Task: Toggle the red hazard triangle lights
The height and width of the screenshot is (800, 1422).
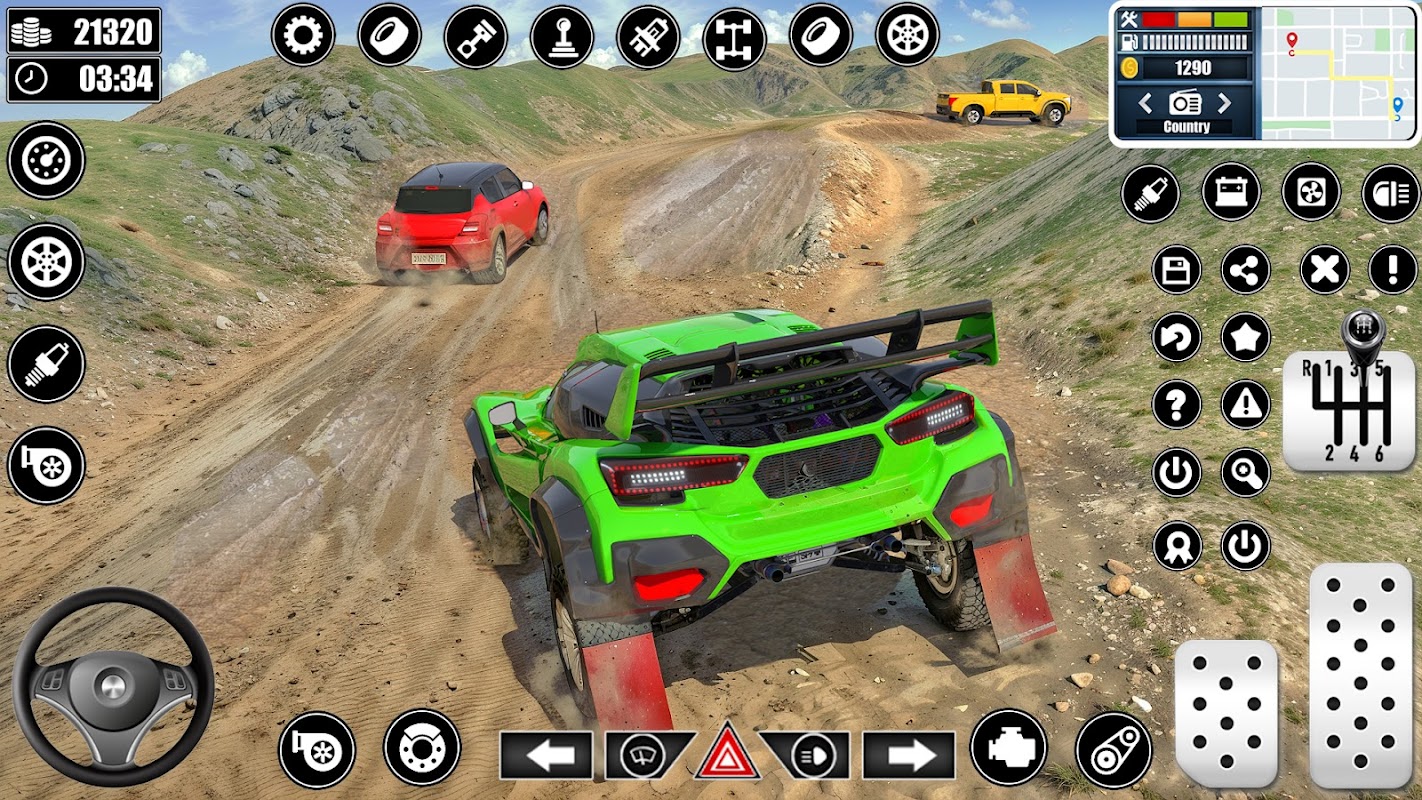Action: coord(727,752)
